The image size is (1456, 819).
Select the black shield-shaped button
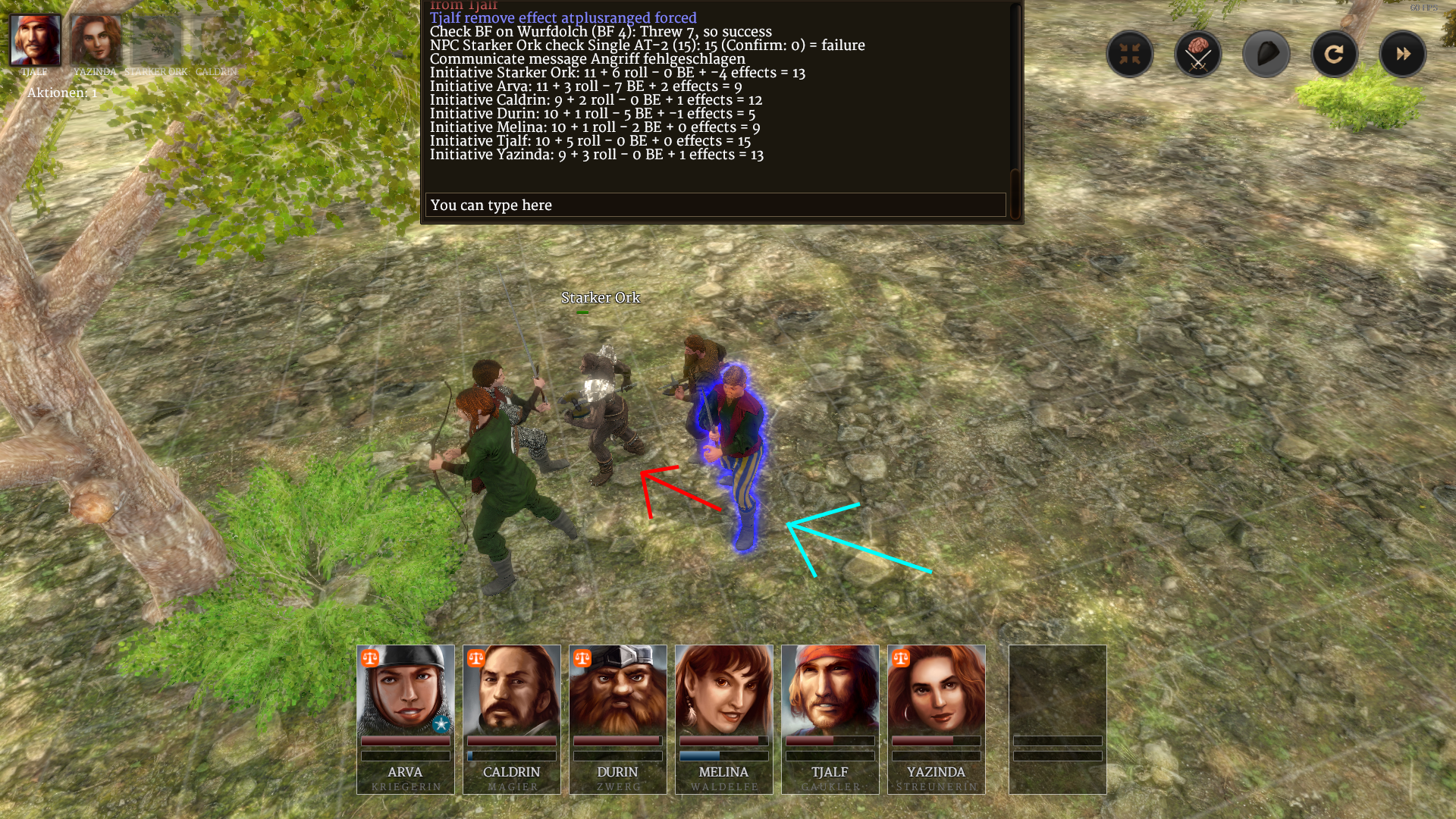(1266, 54)
